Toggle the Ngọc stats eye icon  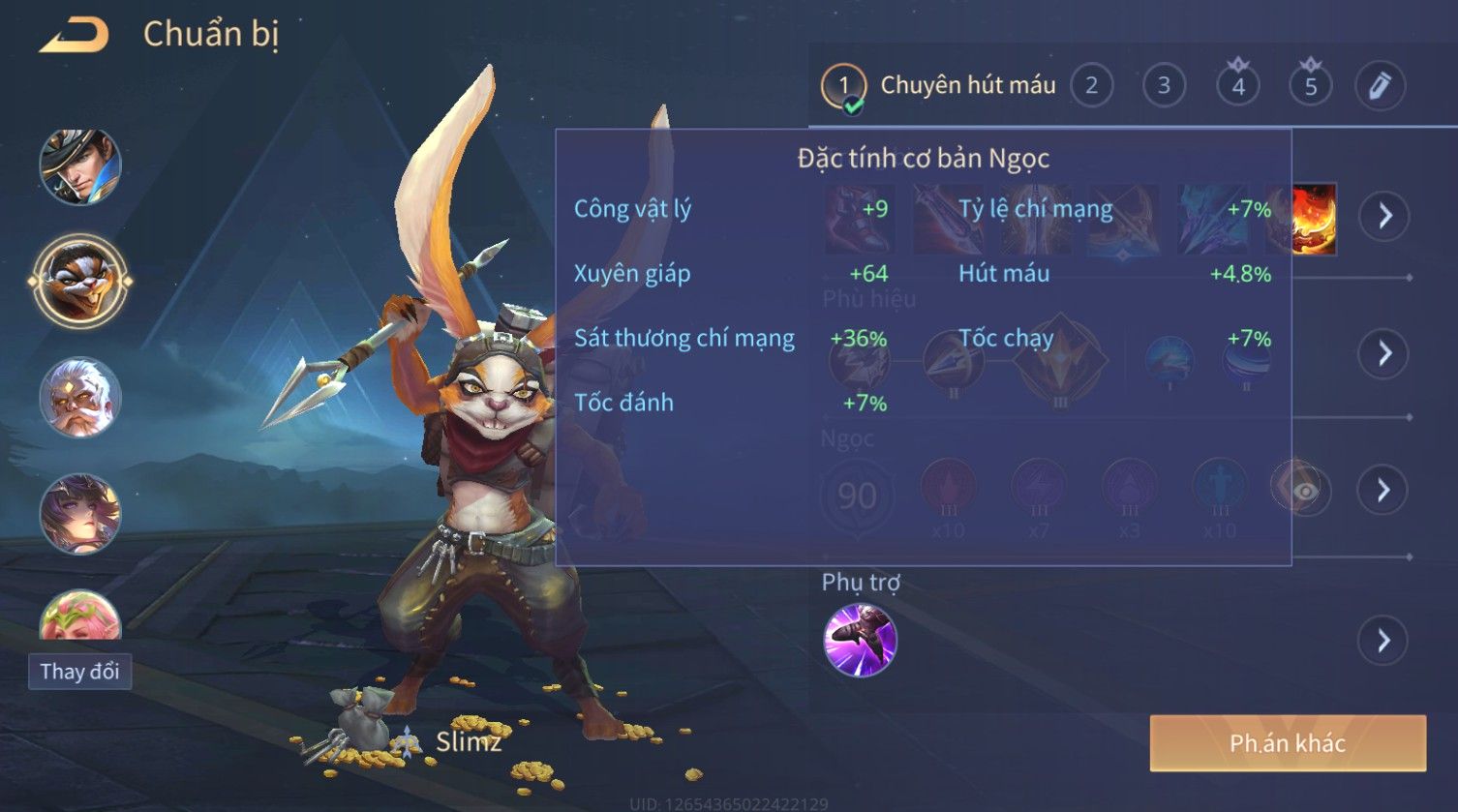1304,492
